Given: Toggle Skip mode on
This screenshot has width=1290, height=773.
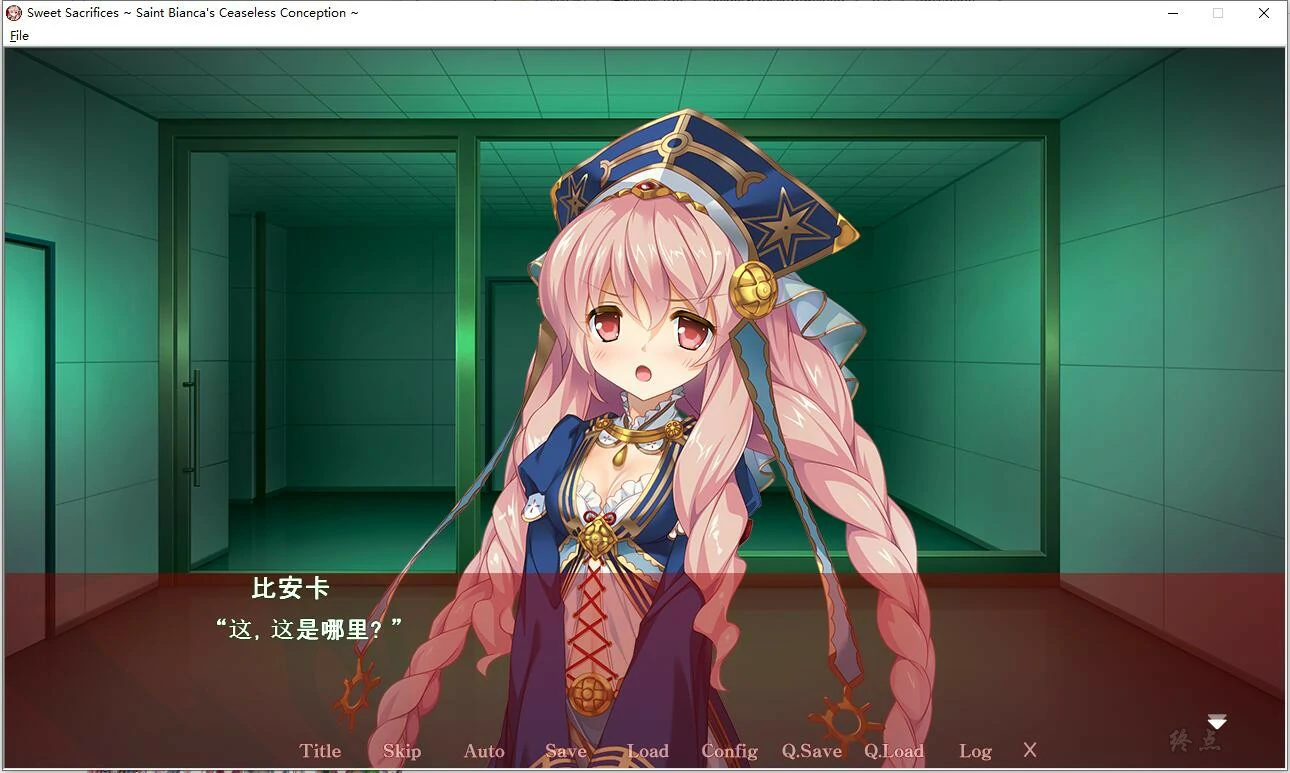Looking at the screenshot, I should pyautogui.click(x=401, y=750).
